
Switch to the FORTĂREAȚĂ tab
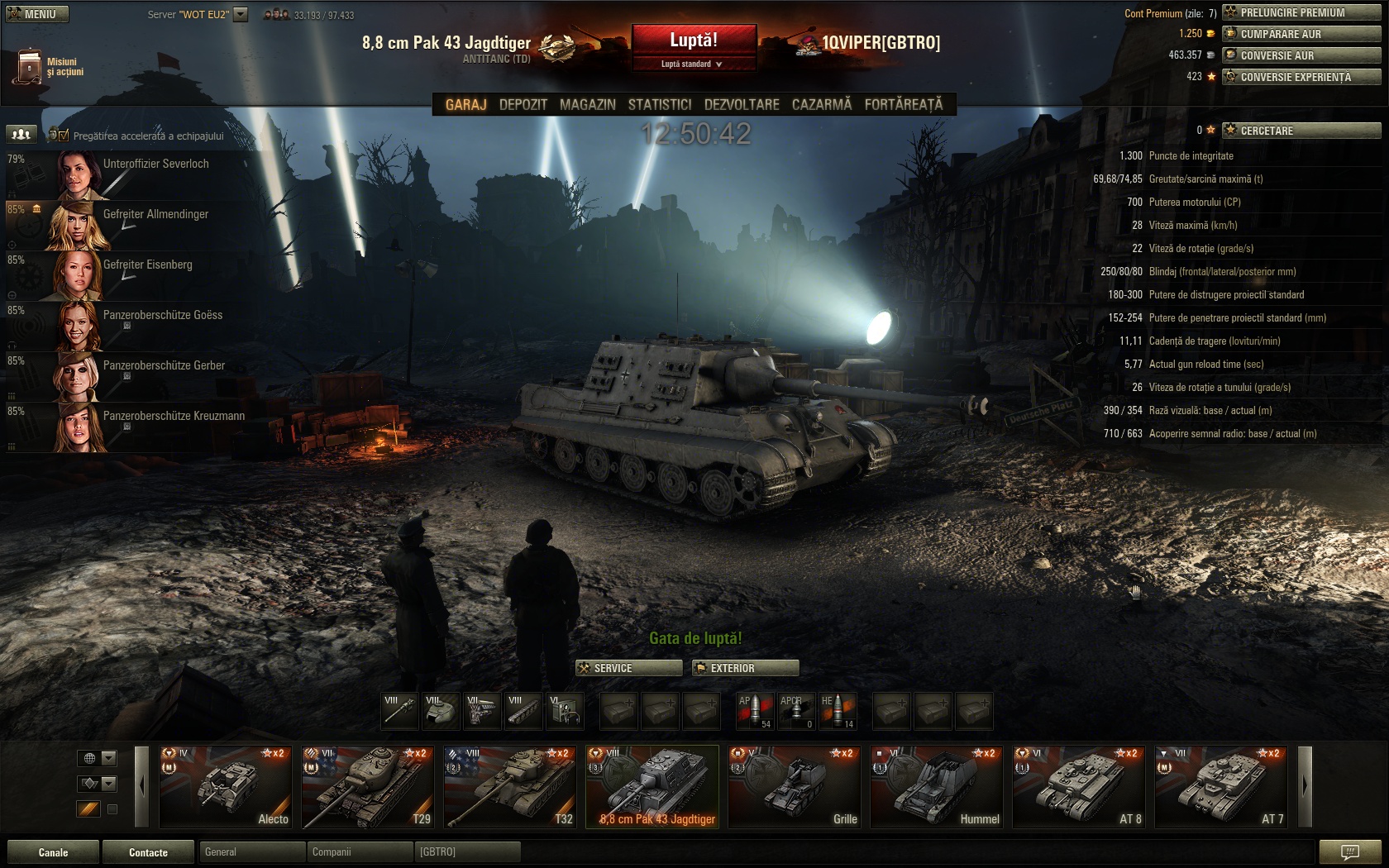(x=903, y=105)
